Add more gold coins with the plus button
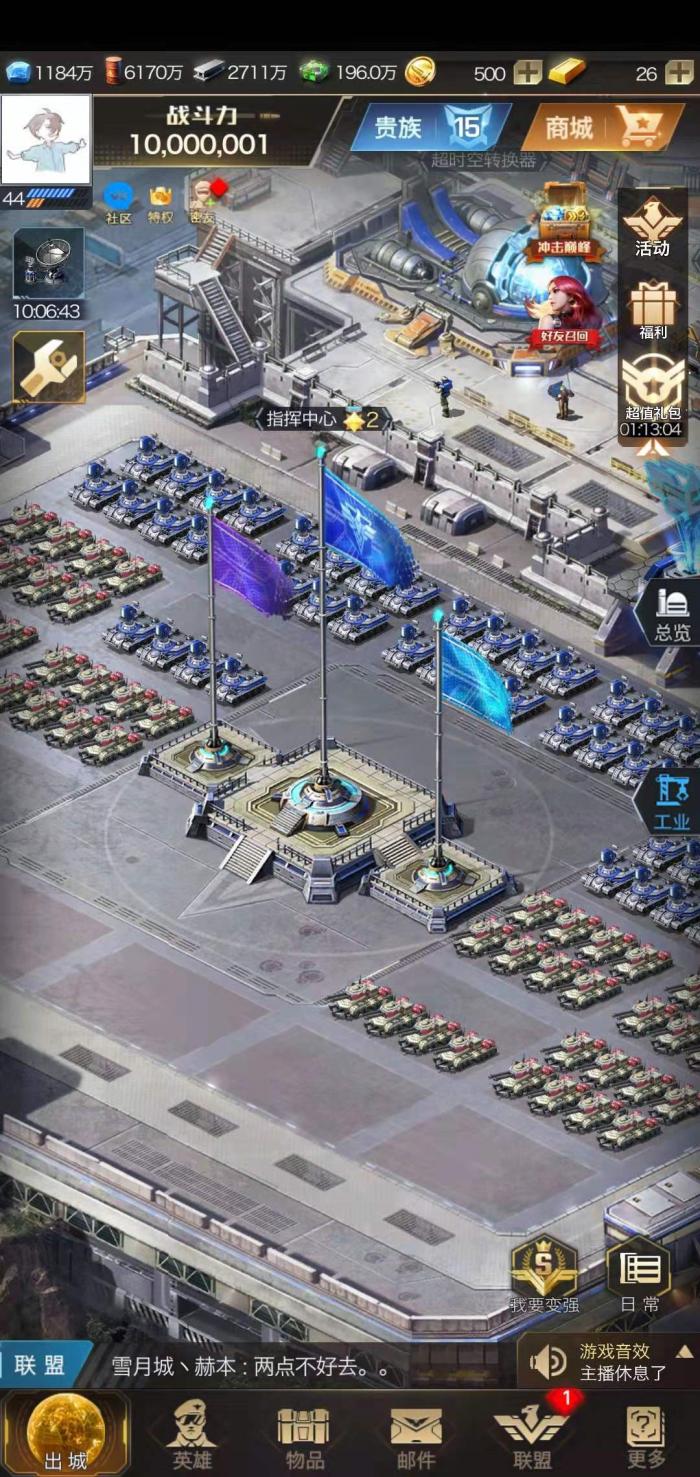Viewport: 700px width, 1477px height. click(x=527, y=73)
